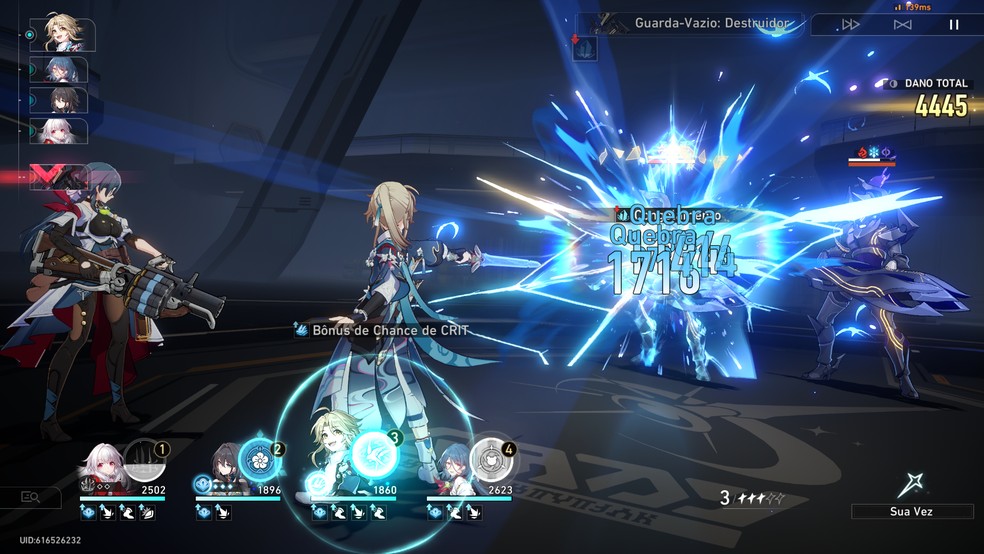Pause the battle

[954, 24]
